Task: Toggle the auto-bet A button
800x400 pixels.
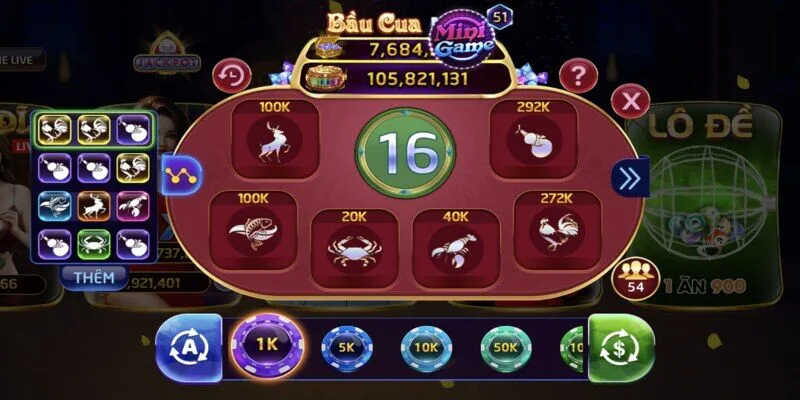Action: point(187,349)
